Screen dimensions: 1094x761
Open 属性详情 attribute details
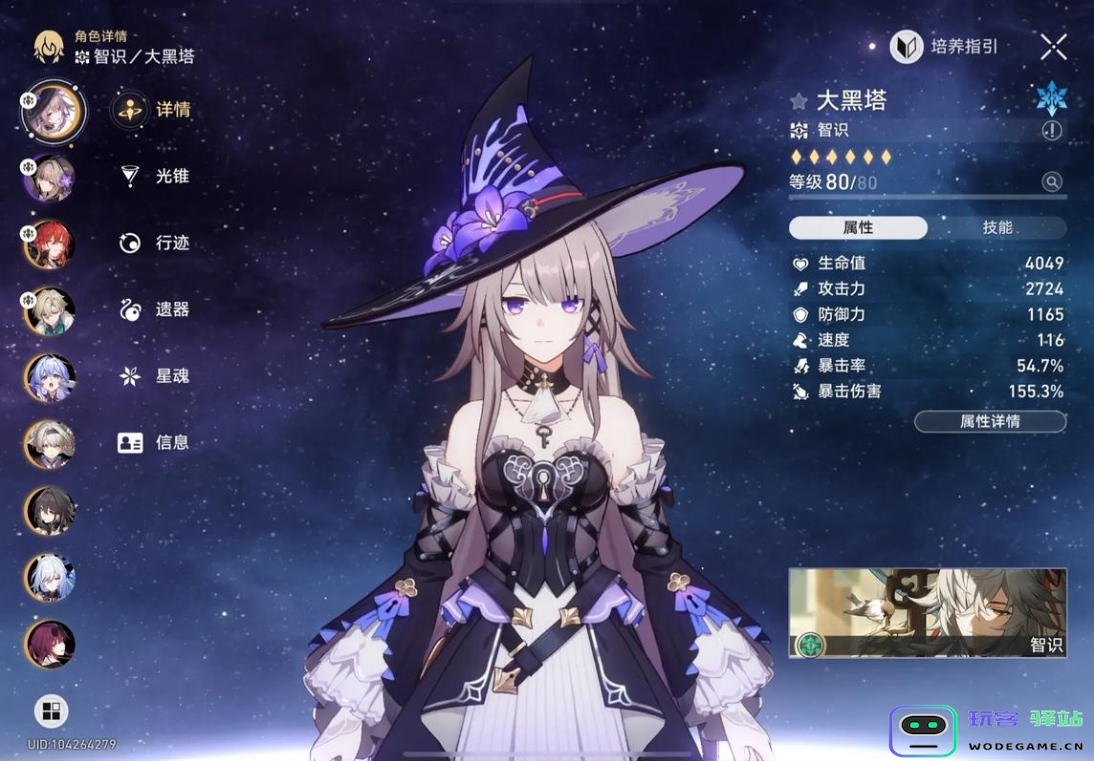pyautogui.click(x=990, y=422)
